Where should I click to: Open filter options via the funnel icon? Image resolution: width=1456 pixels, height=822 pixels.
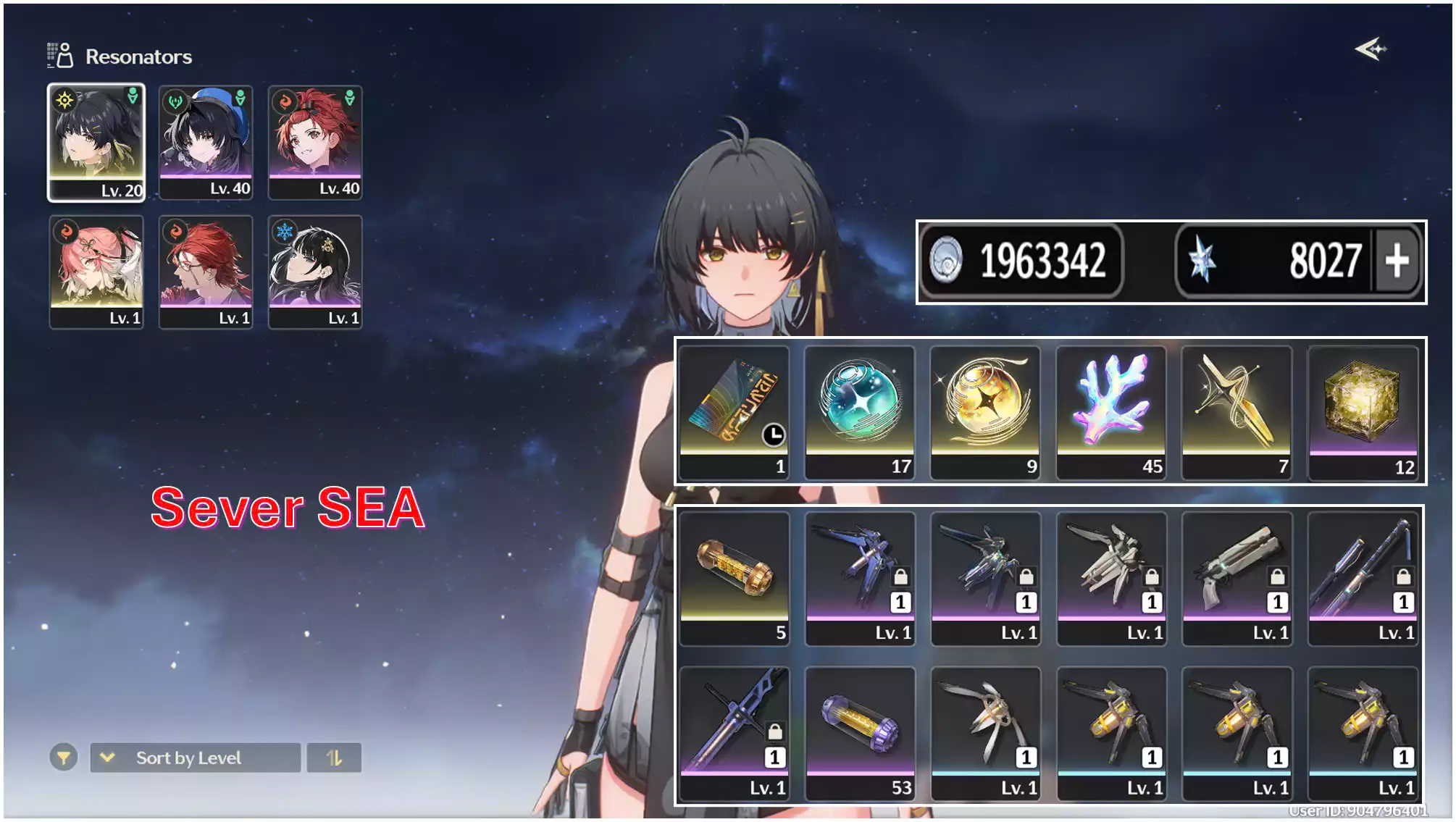pos(62,758)
